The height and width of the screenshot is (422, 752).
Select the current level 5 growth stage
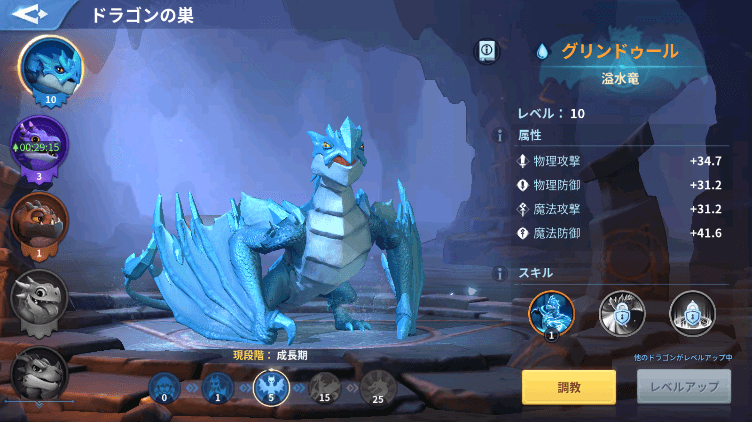(271, 386)
